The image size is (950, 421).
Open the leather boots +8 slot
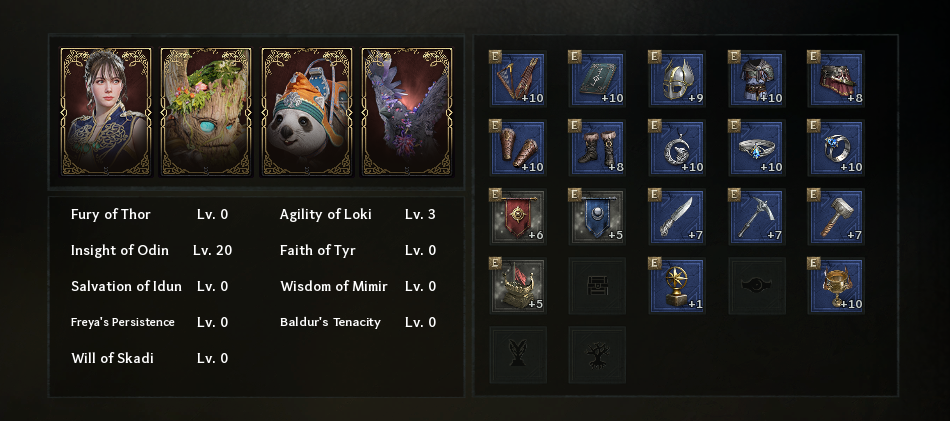[598, 148]
